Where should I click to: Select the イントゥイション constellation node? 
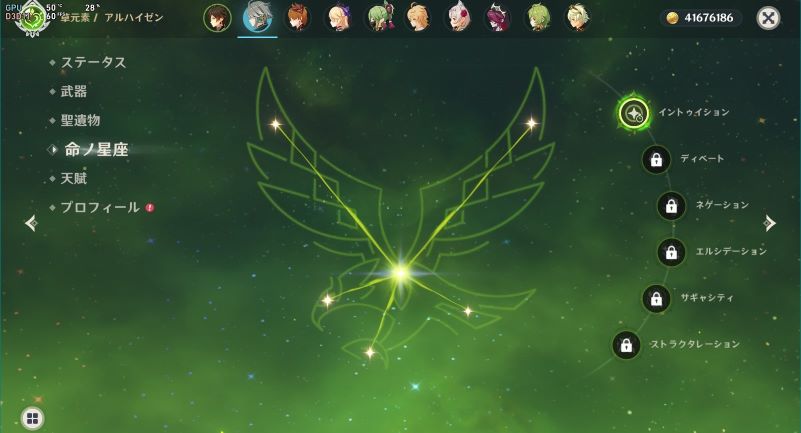634,113
